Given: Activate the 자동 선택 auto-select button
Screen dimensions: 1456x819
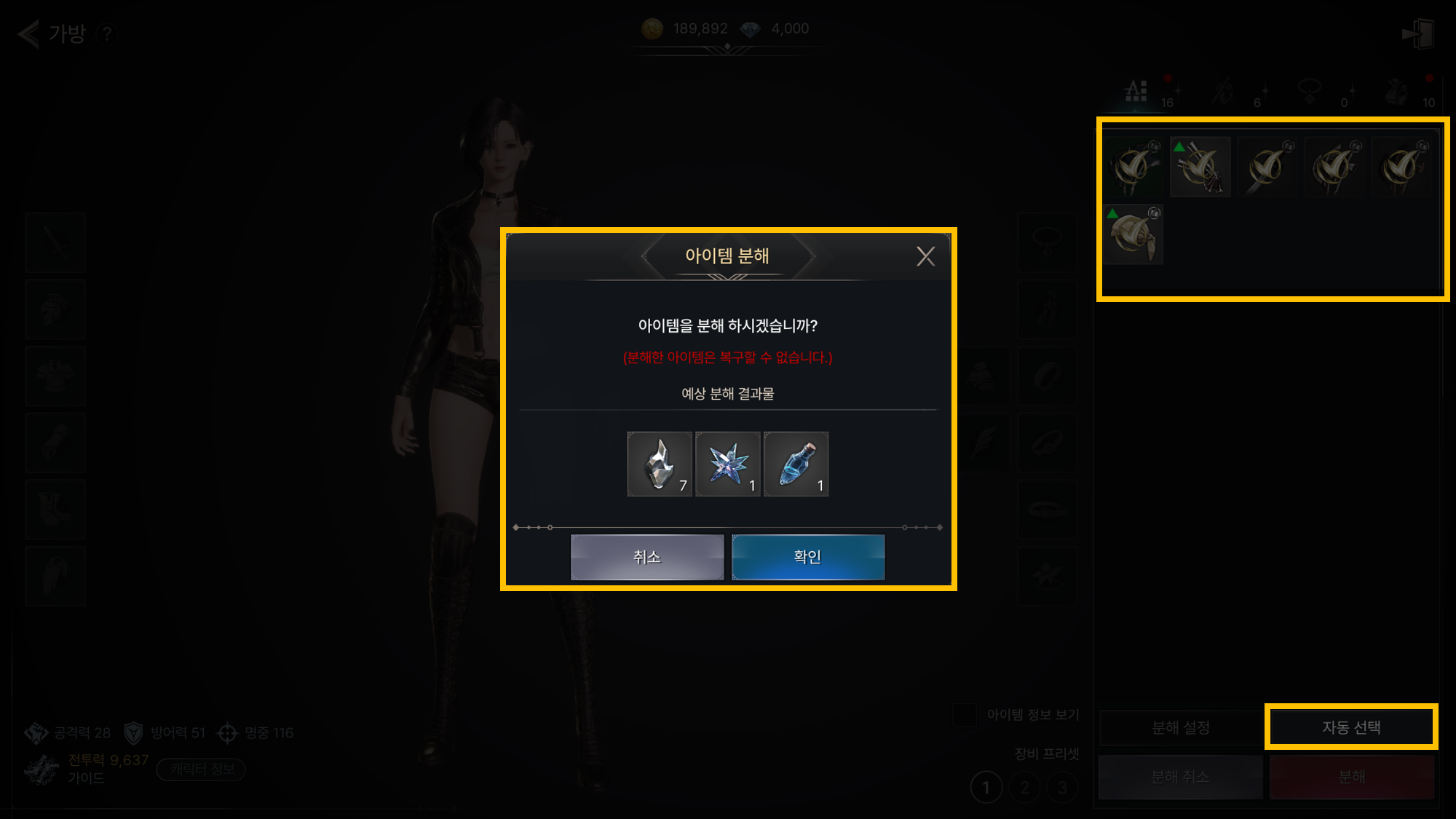Looking at the screenshot, I should coord(1351,727).
